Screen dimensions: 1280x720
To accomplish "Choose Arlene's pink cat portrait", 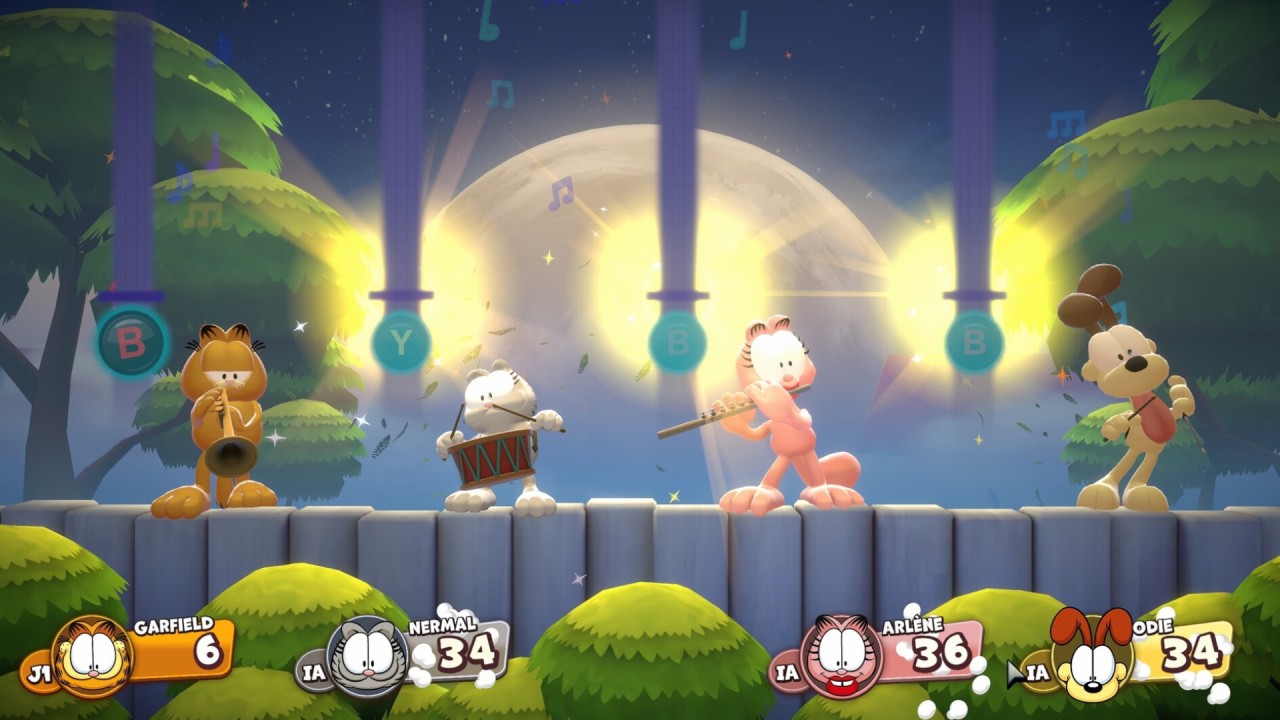I will (x=841, y=657).
